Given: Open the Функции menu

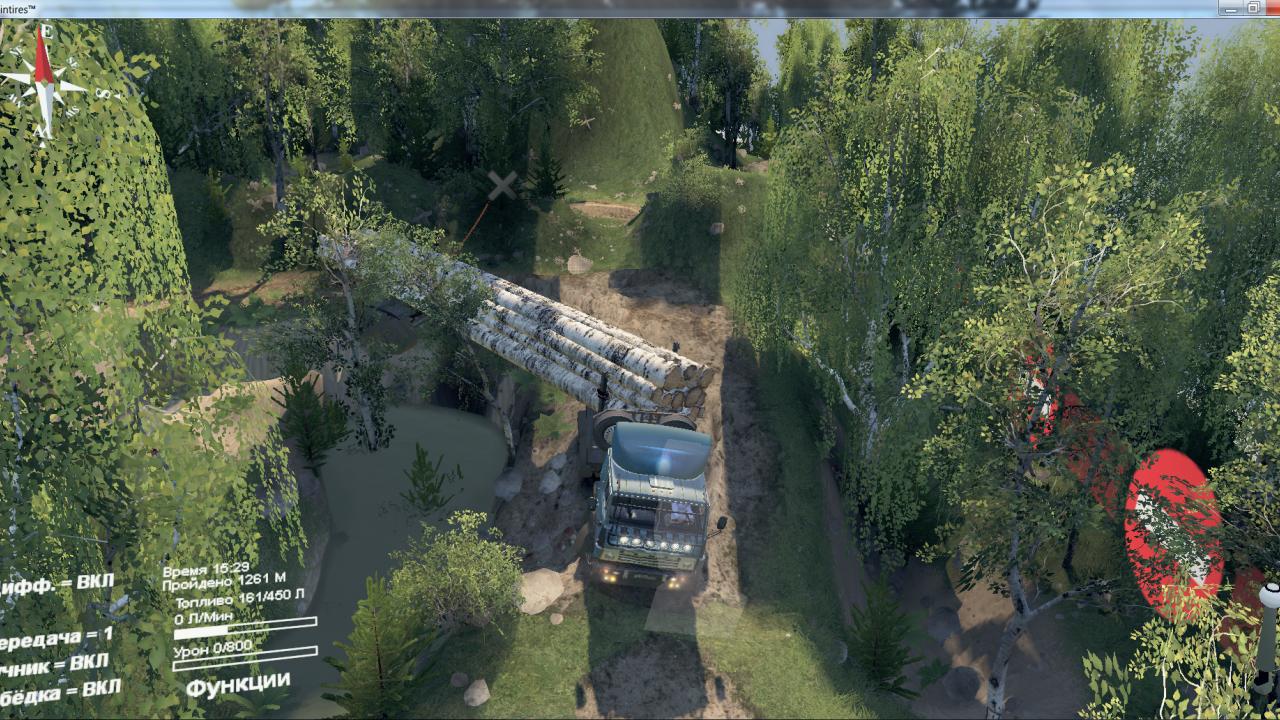Looking at the screenshot, I should pyautogui.click(x=238, y=686).
